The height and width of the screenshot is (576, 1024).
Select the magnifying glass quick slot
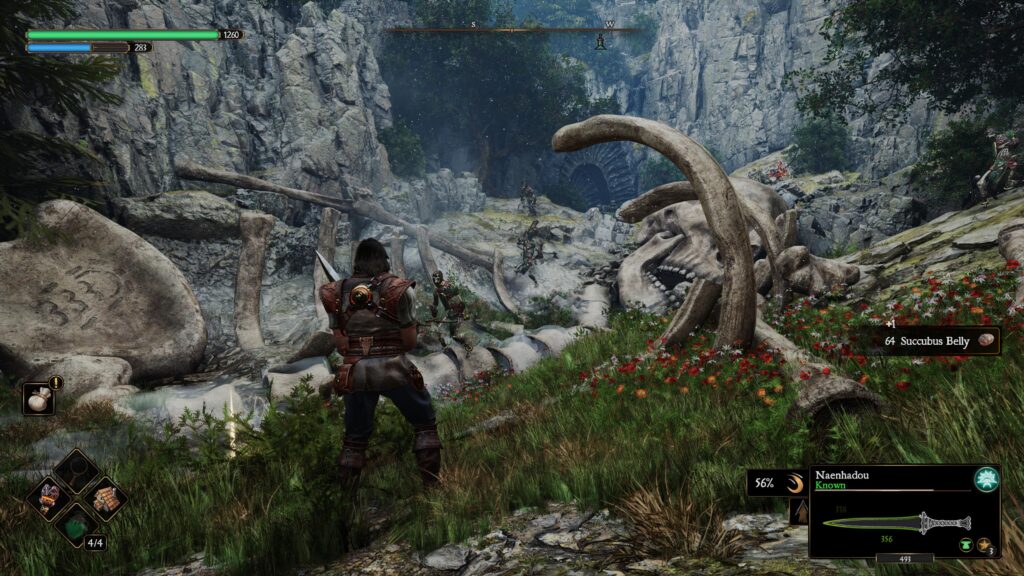[x=75, y=469]
